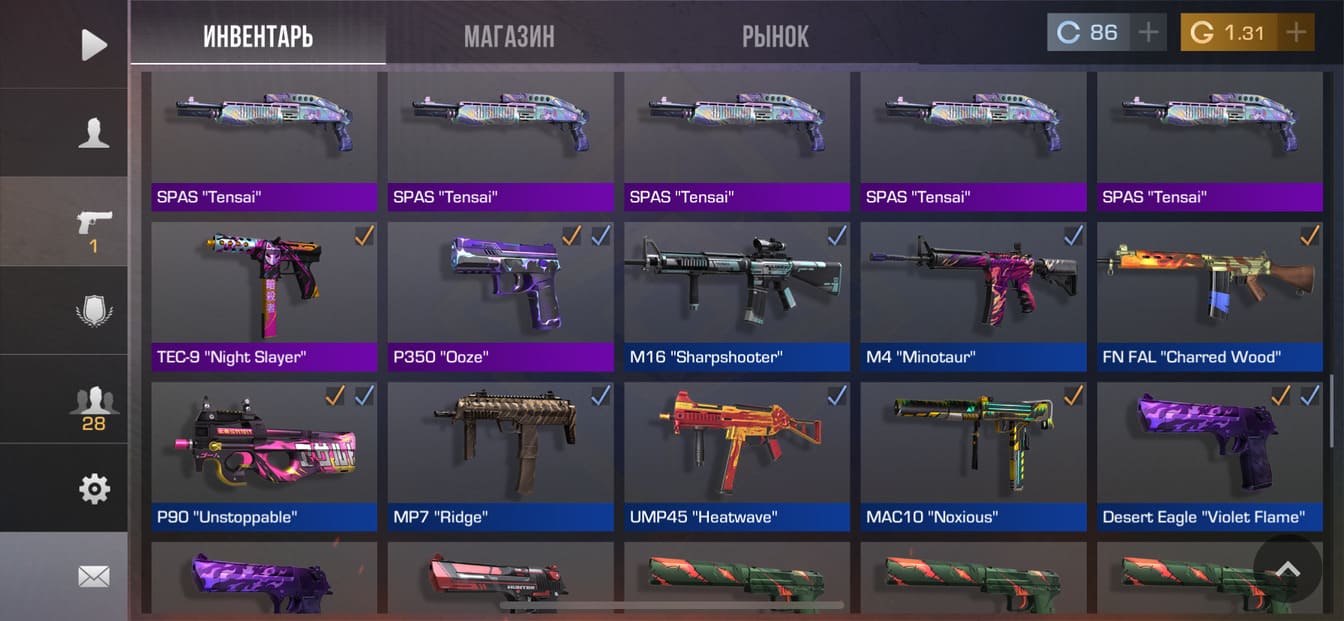Switch to the Магазин tab
This screenshot has width=1344, height=621.
click(x=509, y=37)
